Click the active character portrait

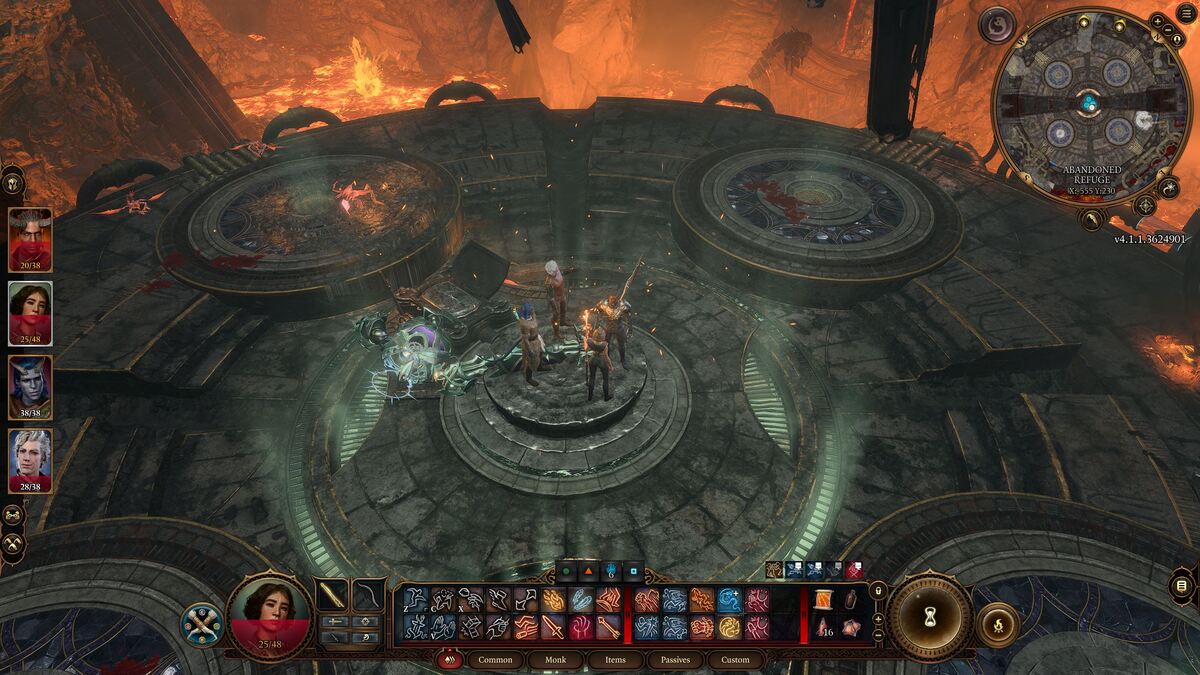[x=269, y=618]
